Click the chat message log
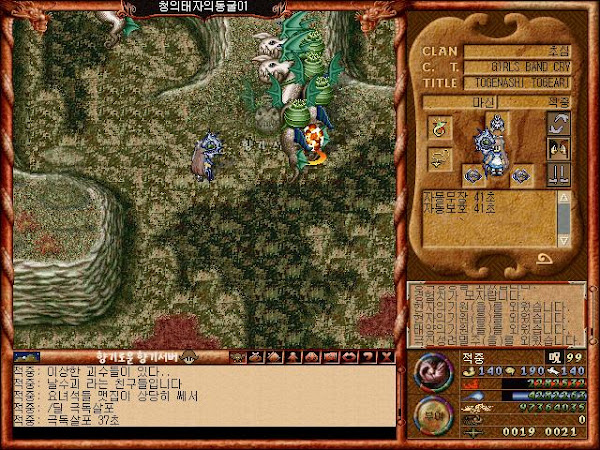Image resolution: width=600 pixels, height=450 pixels. pyautogui.click(x=200, y=393)
